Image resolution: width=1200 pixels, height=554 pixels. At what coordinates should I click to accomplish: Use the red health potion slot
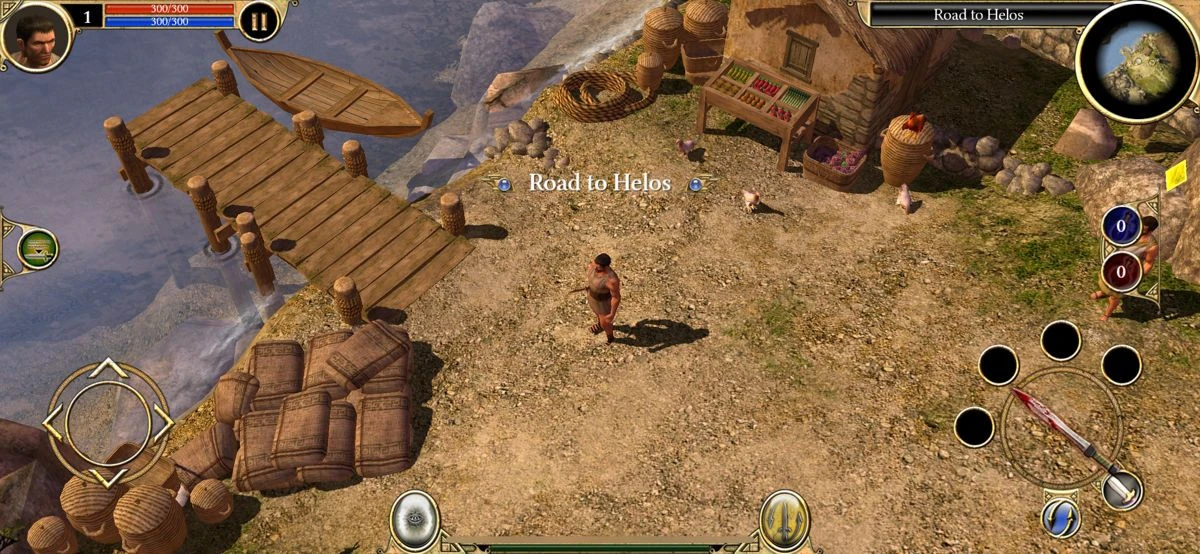pos(1121,270)
